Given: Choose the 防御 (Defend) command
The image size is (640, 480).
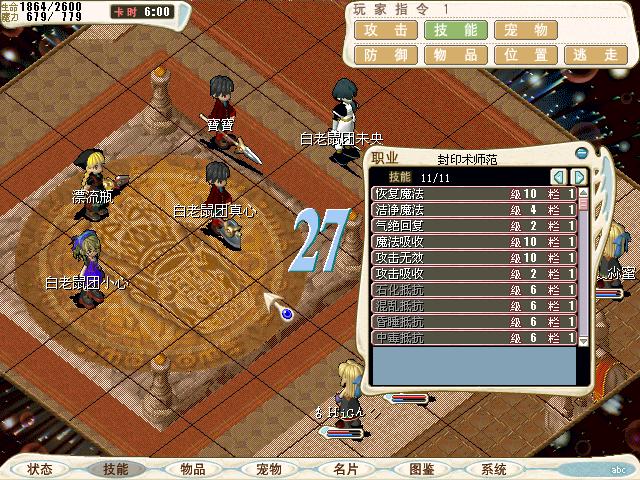Looking at the screenshot, I should (x=385, y=56).
